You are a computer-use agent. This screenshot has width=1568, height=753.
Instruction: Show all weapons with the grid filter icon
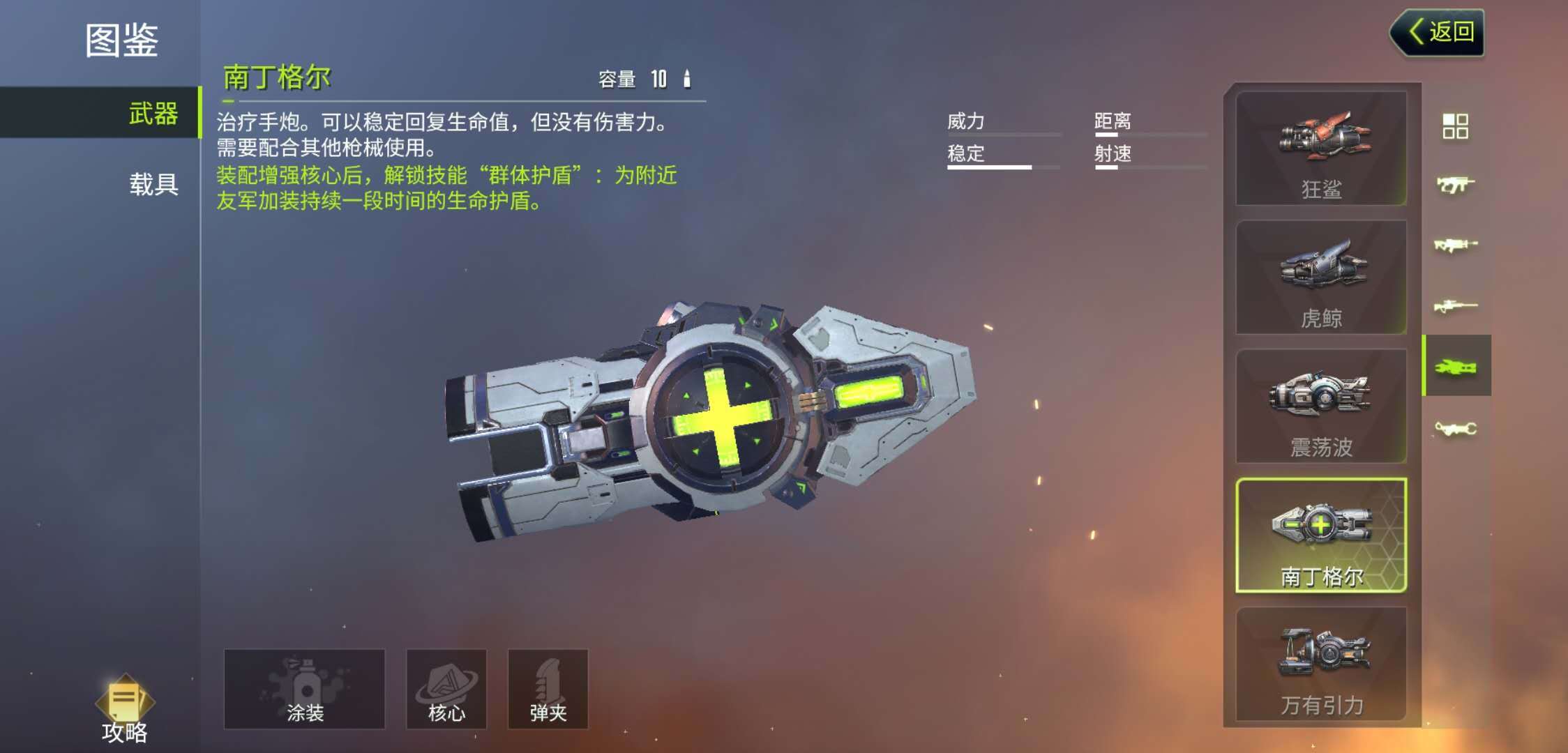point(1456,126)
